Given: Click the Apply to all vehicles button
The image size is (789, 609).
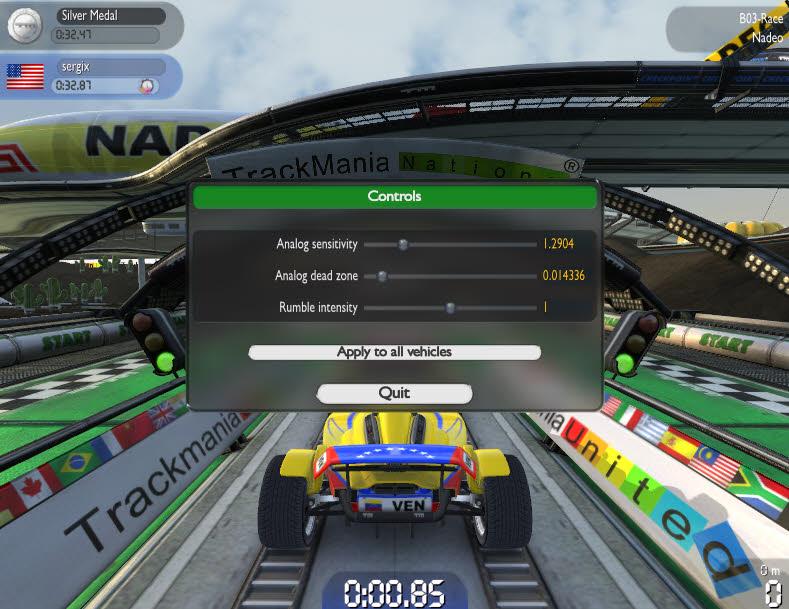Looking at the screenshot, I should coord(394,352).
